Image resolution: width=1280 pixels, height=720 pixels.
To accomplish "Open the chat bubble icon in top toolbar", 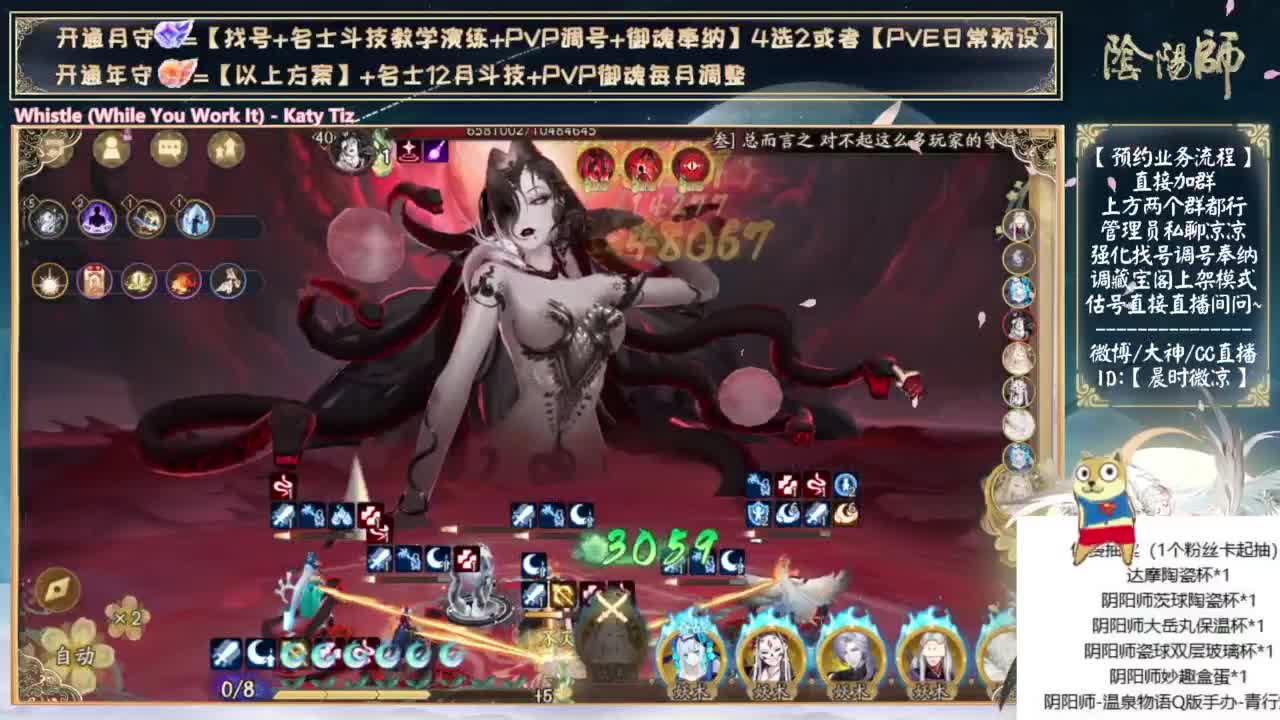I will pos(170,148).
